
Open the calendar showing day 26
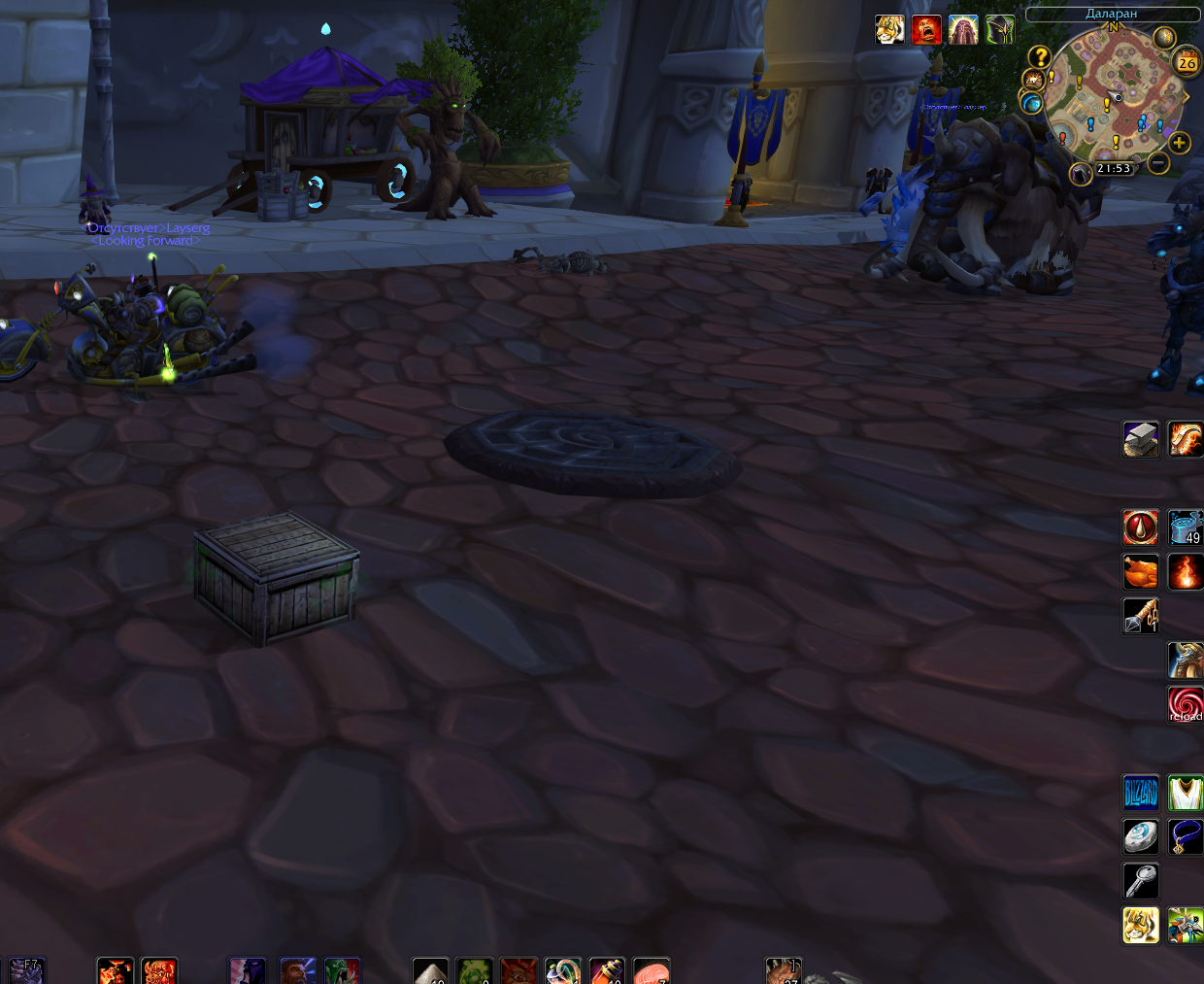pos(1187,63)
